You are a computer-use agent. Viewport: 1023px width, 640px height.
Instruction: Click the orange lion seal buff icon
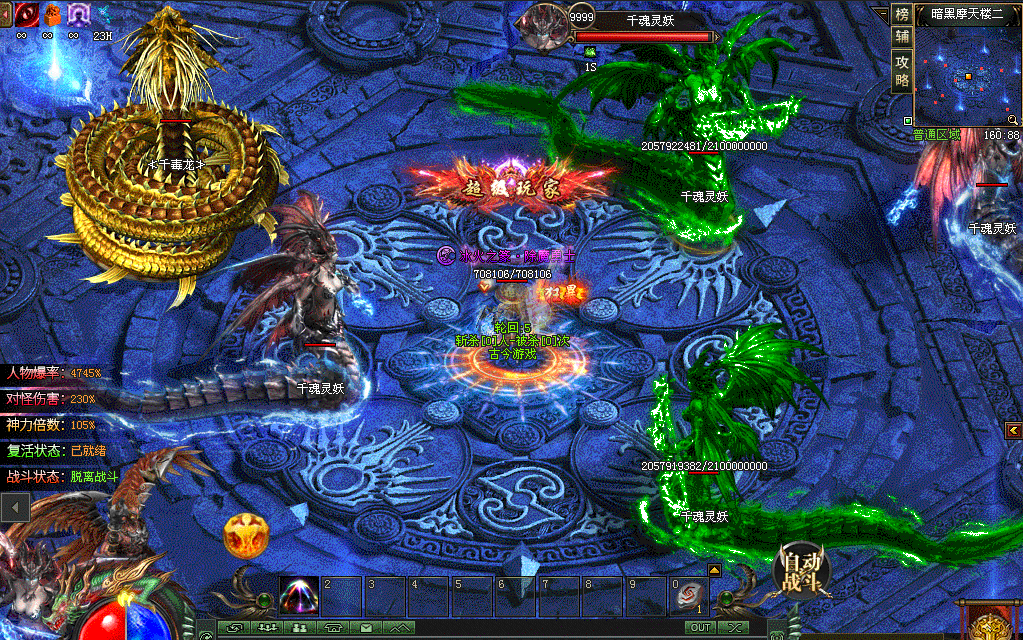click(51, 13)
